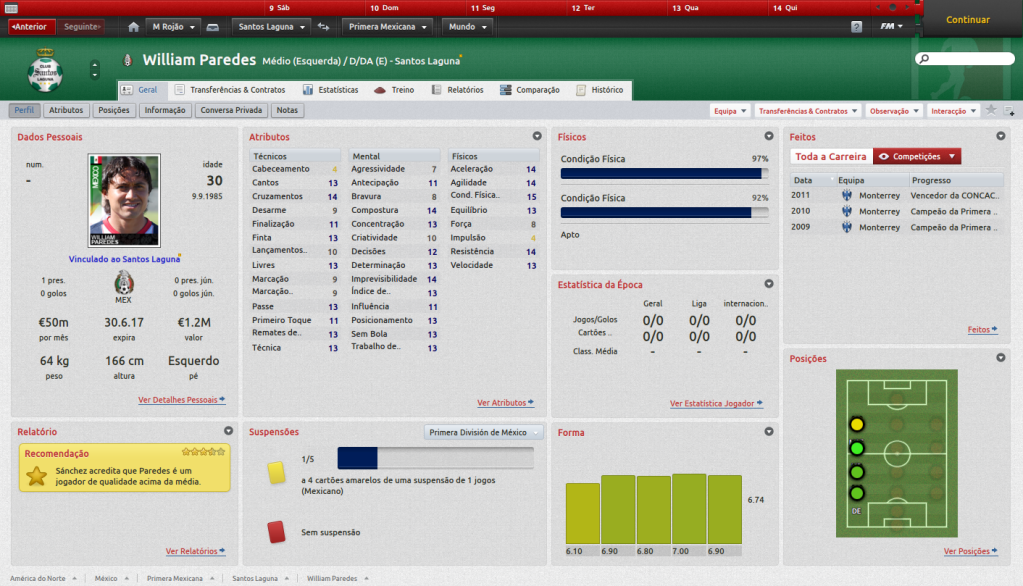The width and height of the screenshot is (1023, 586).
Task: Show the Relatórios tab
Action: (458, 90)
